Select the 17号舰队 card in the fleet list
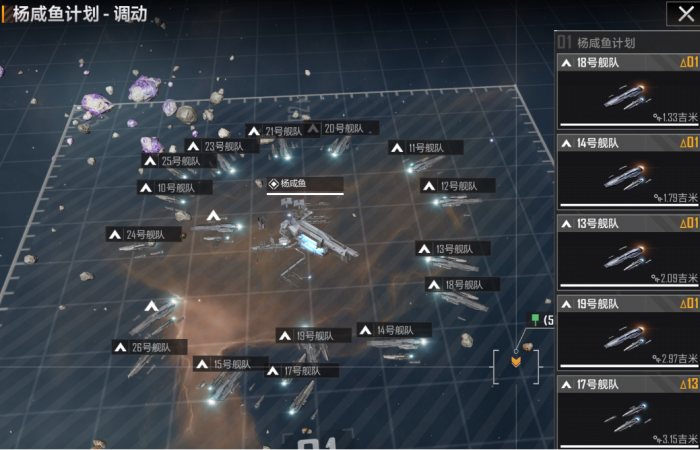Screen dimensions: 700x450 point(629,412)
